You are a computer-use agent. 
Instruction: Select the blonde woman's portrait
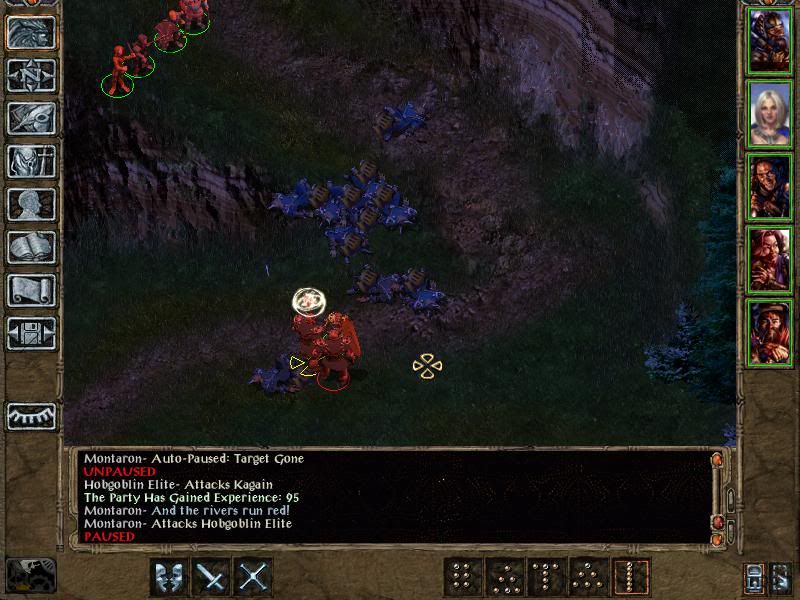[770, 114]
